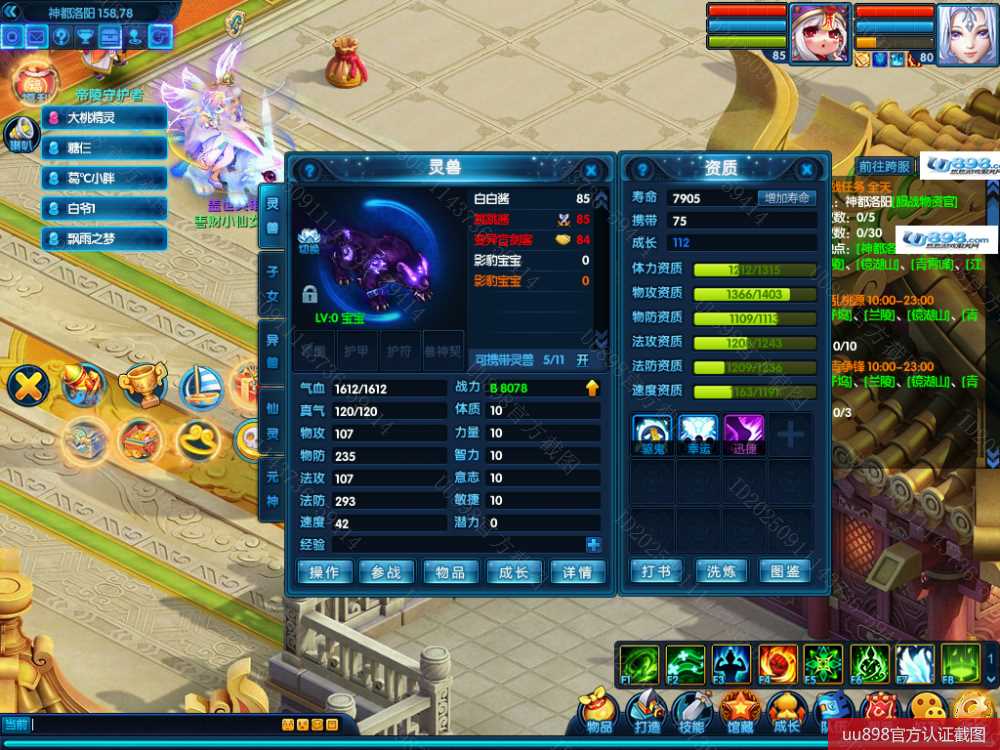Click the 前往跨服 cross-server button
The width and height of the screenshot is (1000, 750).
point(884,166)
